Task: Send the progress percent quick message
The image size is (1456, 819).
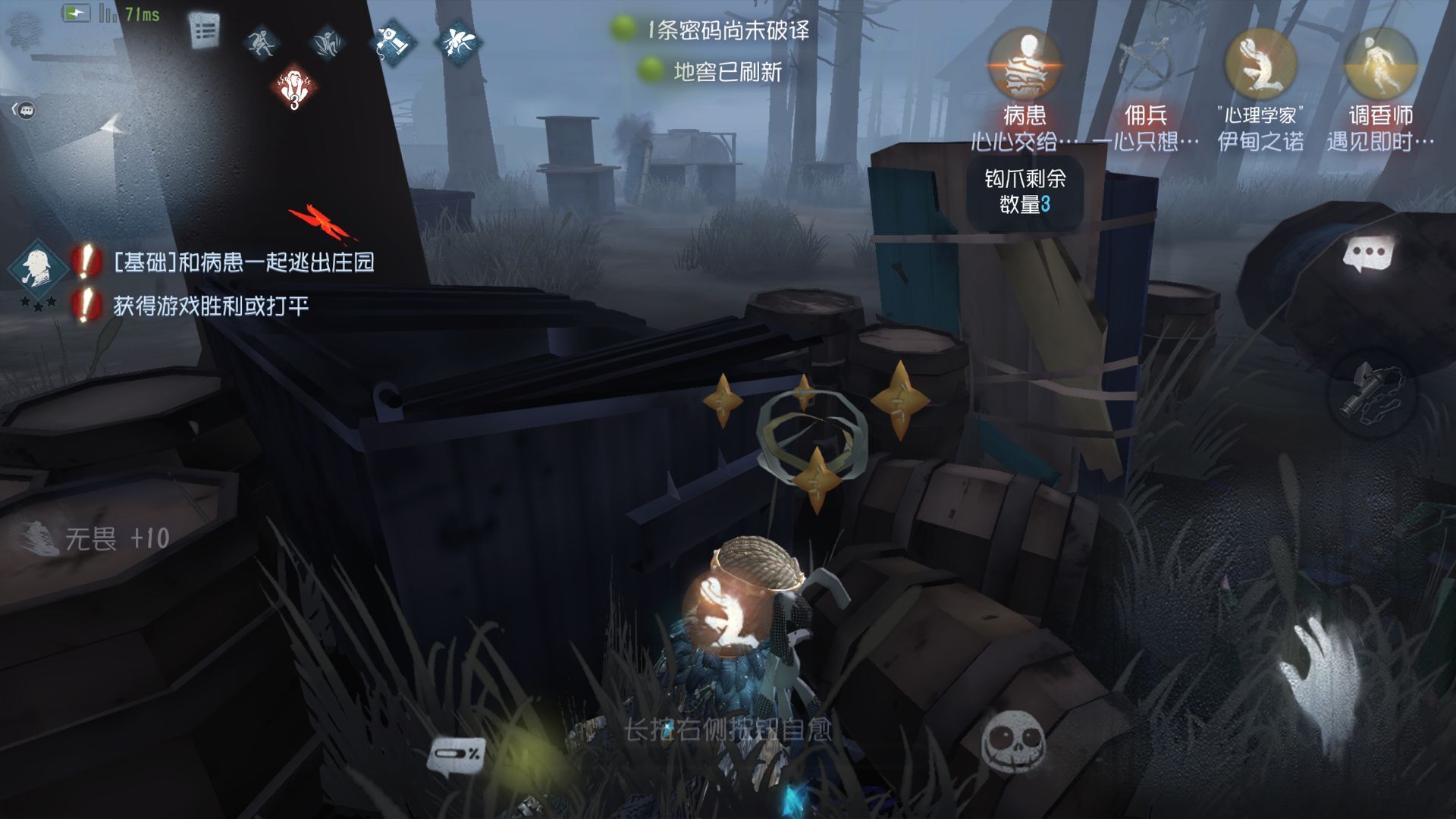Action: (457, 755)
